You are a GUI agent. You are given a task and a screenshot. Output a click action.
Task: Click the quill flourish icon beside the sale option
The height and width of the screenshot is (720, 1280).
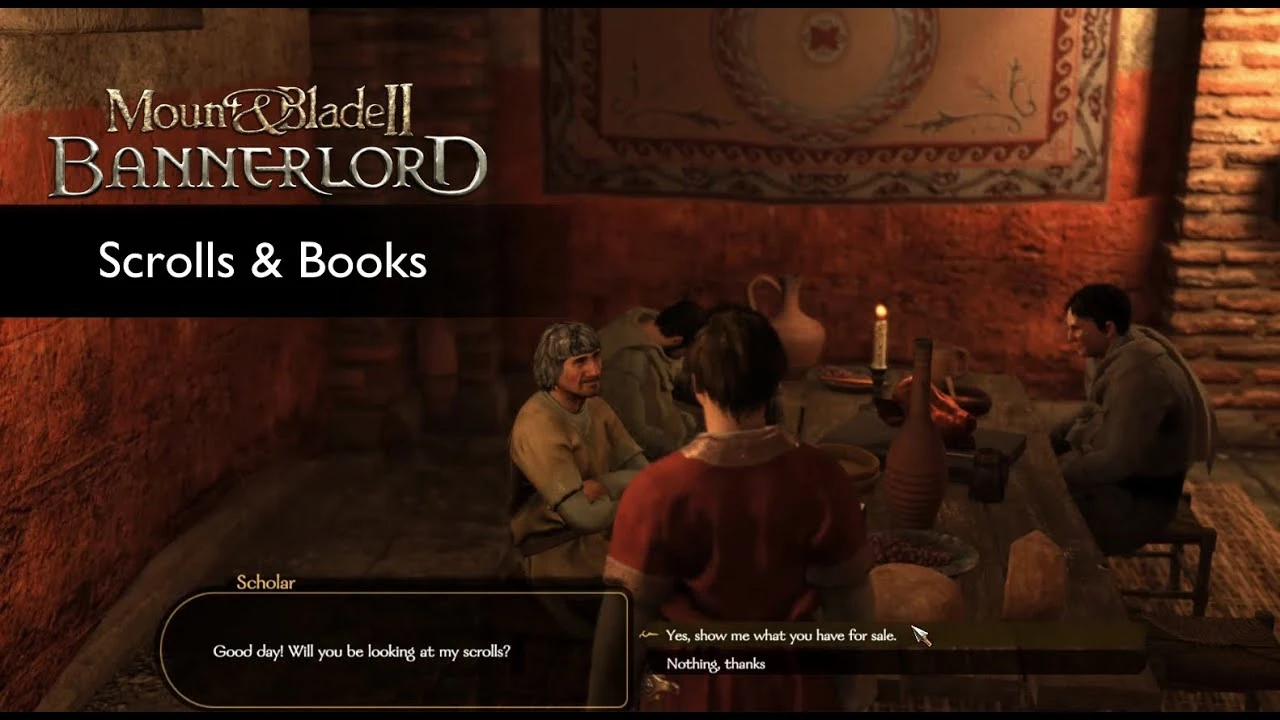648,635
